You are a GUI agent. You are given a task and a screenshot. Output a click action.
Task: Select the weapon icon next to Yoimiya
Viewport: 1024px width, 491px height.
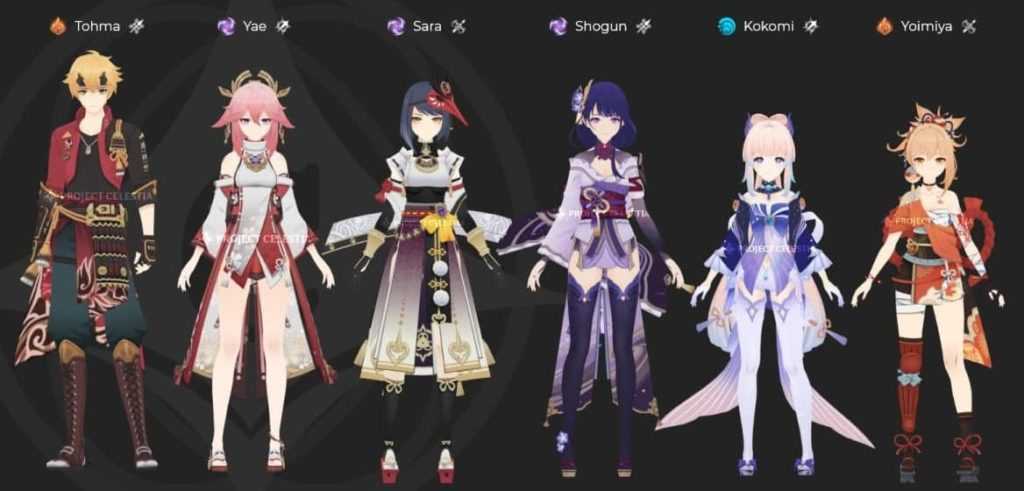tap(968, 26)
